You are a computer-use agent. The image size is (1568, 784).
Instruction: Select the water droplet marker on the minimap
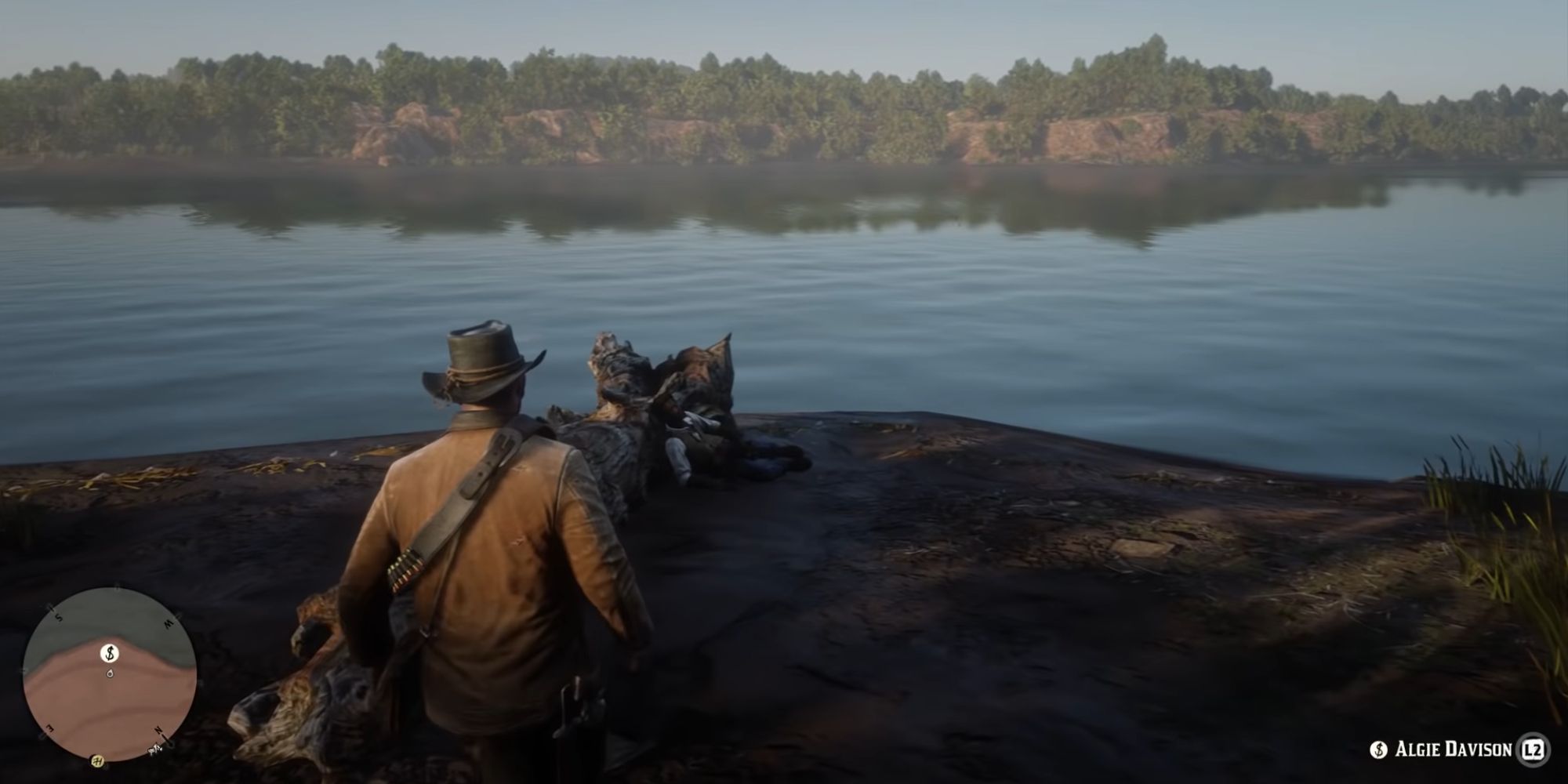110,673
